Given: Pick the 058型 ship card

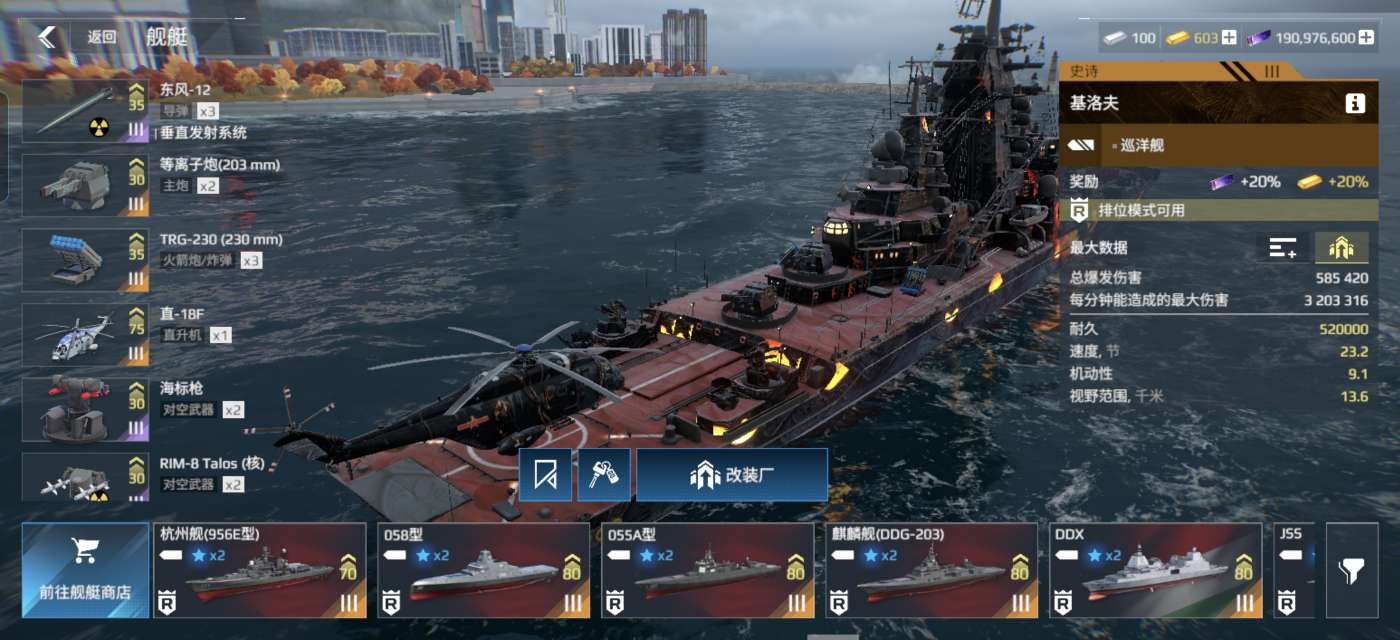Looking at the screenshot, I should pyautogui.click(x=483, y=570).
